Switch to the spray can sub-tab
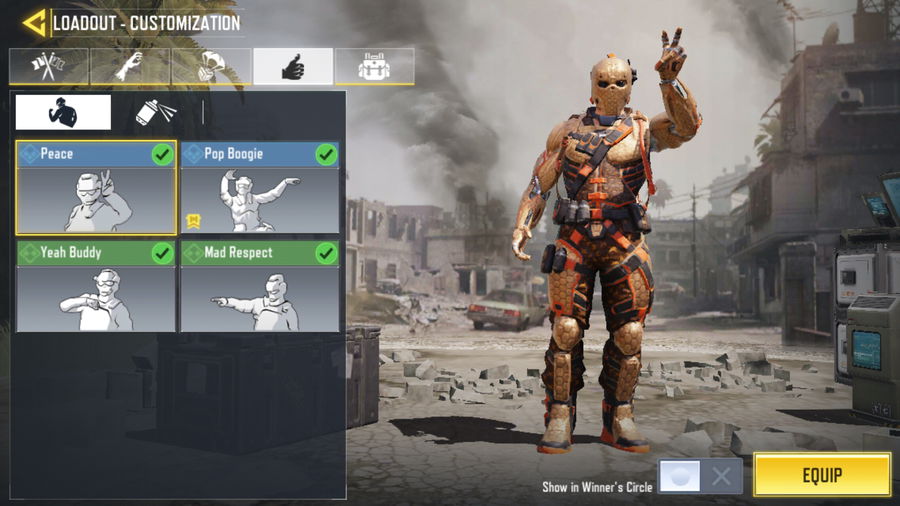 coord(155,112)
